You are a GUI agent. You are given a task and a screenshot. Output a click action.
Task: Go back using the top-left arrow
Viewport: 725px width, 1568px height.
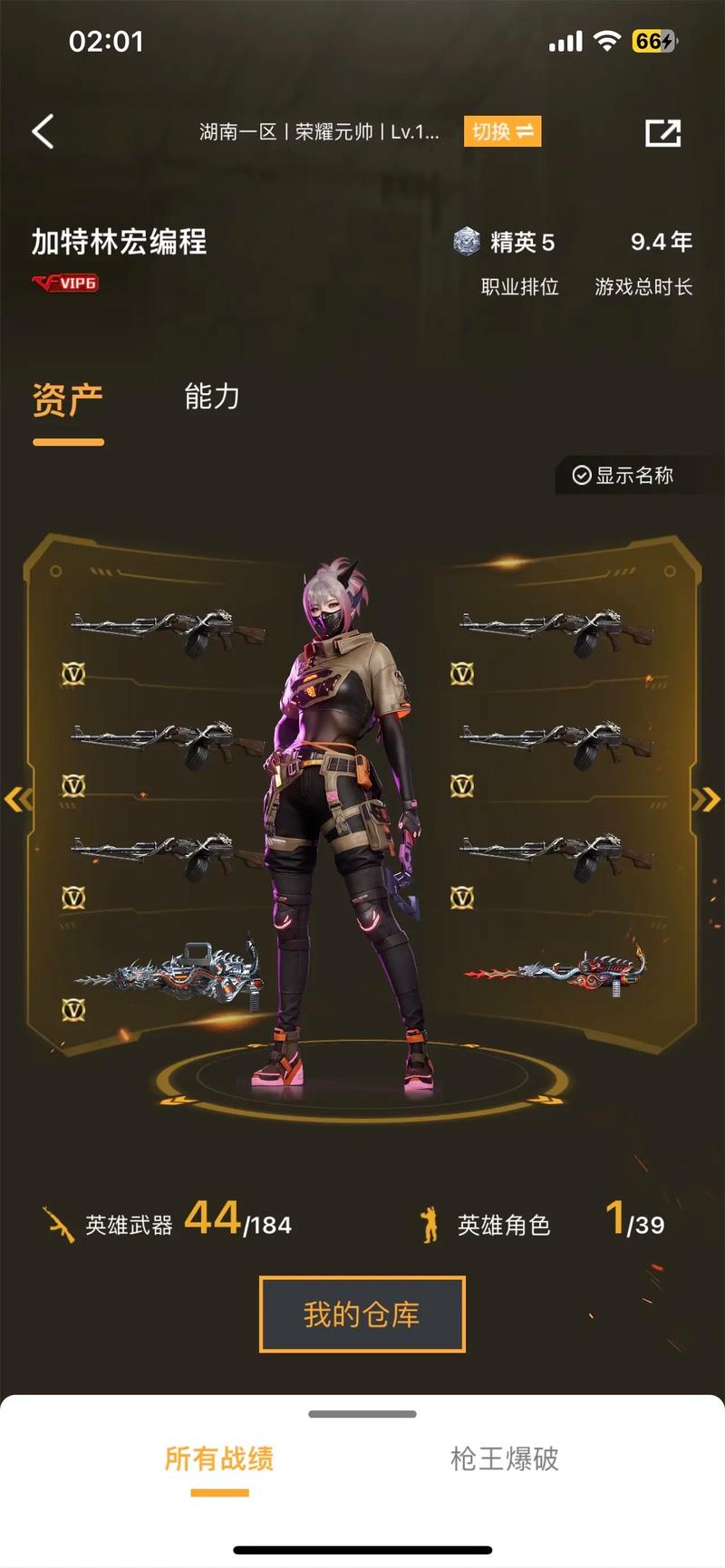43,132
